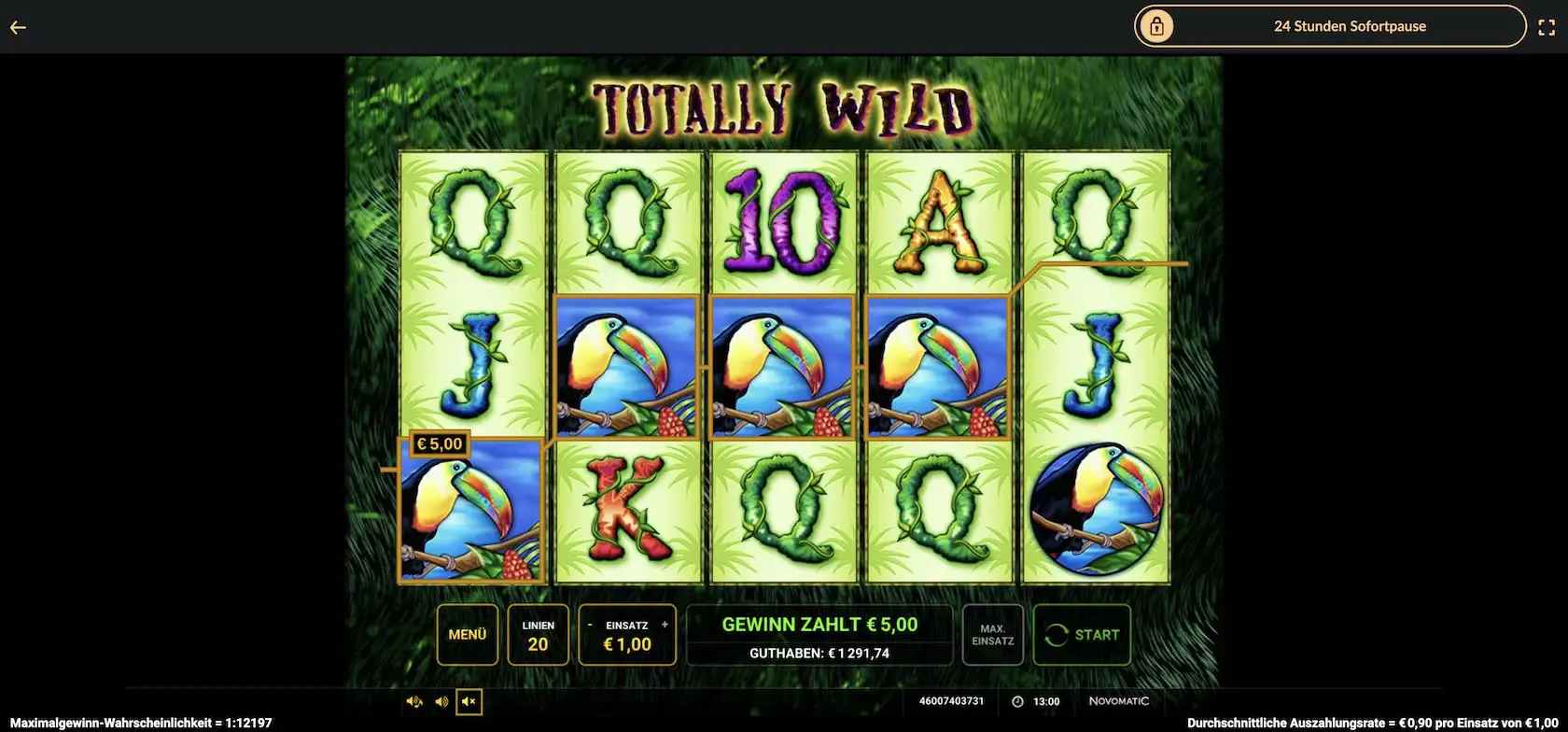Click the LINIEN 20 lines selector
The image size is (1568, 732).
(538, 635)
